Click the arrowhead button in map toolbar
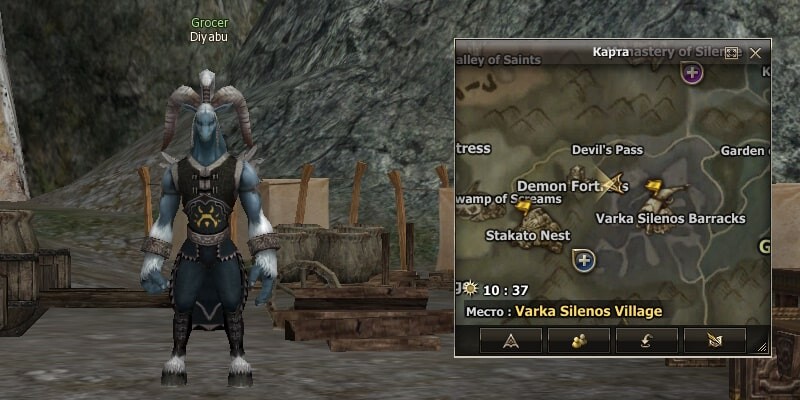 pyautogui.click(x=511, y=341)
